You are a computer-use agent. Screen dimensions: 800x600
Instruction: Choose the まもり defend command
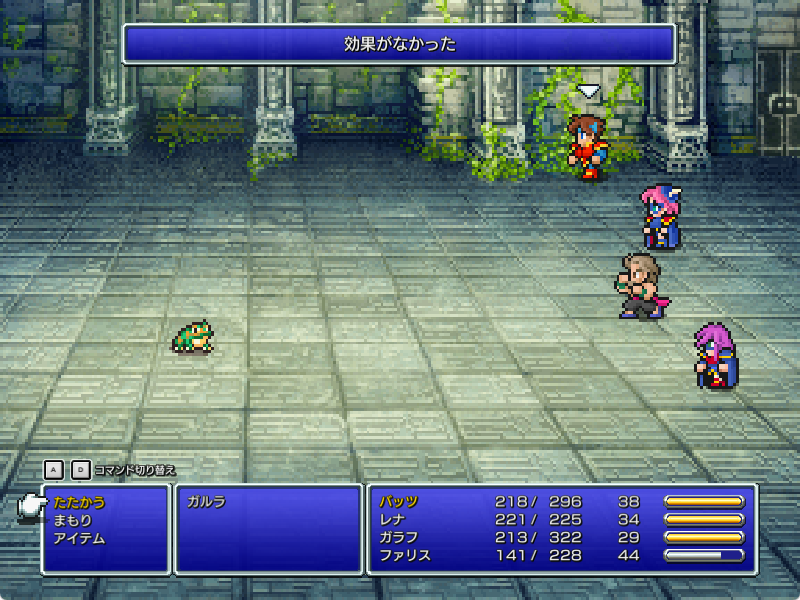[72, 520]
